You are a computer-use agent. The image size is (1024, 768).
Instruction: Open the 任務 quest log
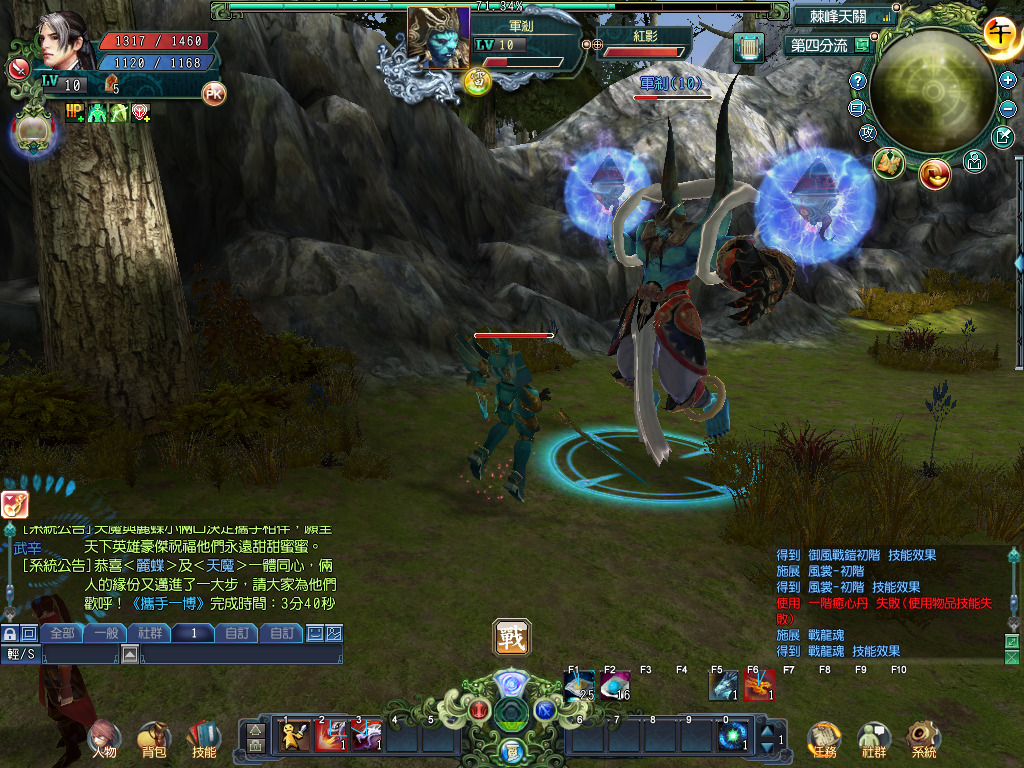[x=824, y=739]
